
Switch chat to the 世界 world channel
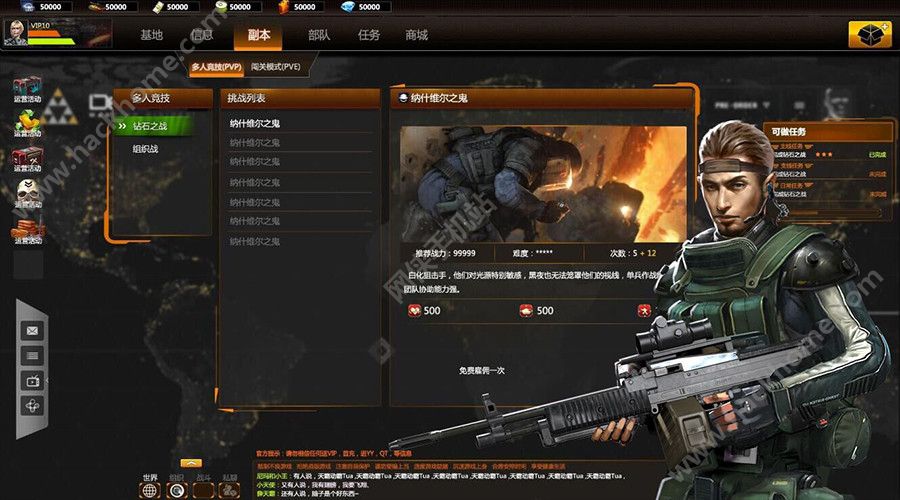pyautogui.click(x=150, y=490)
